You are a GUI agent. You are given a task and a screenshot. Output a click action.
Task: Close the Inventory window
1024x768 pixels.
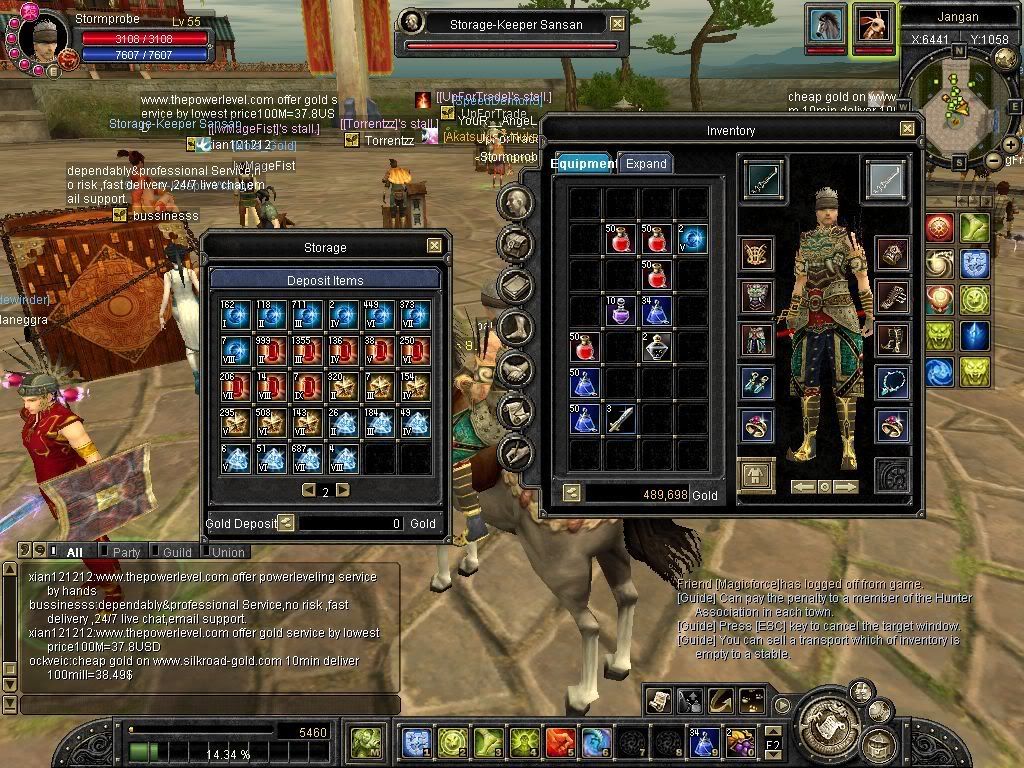pos(907,129)
